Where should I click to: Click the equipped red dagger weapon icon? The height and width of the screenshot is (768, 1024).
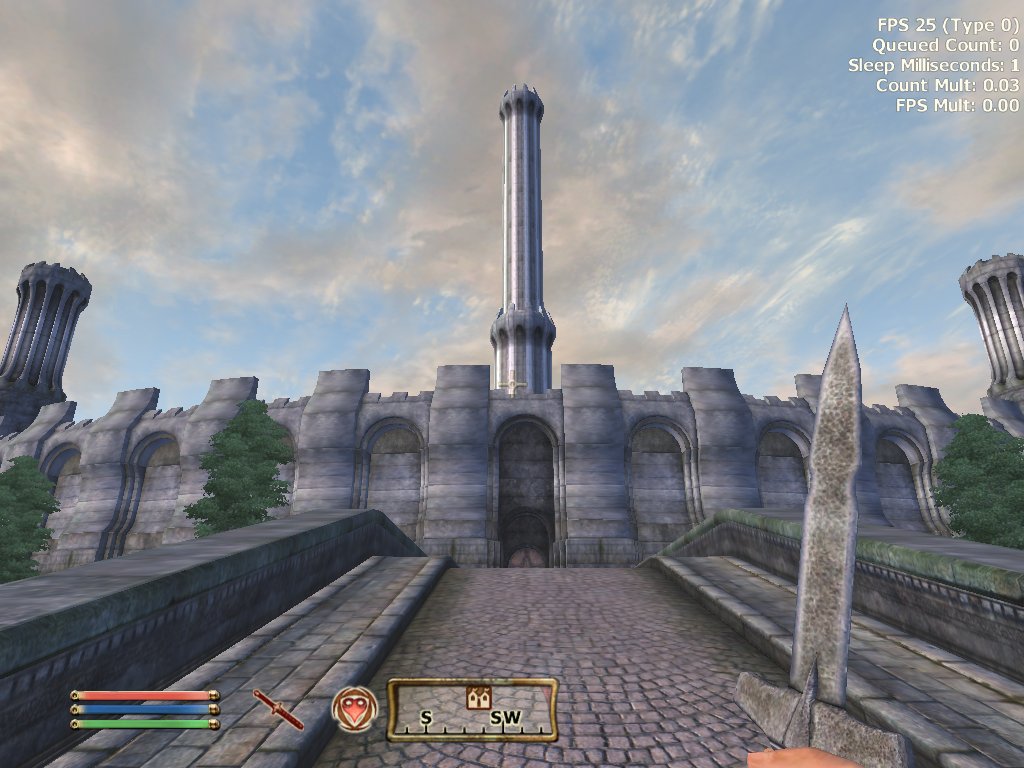(278, 709)
